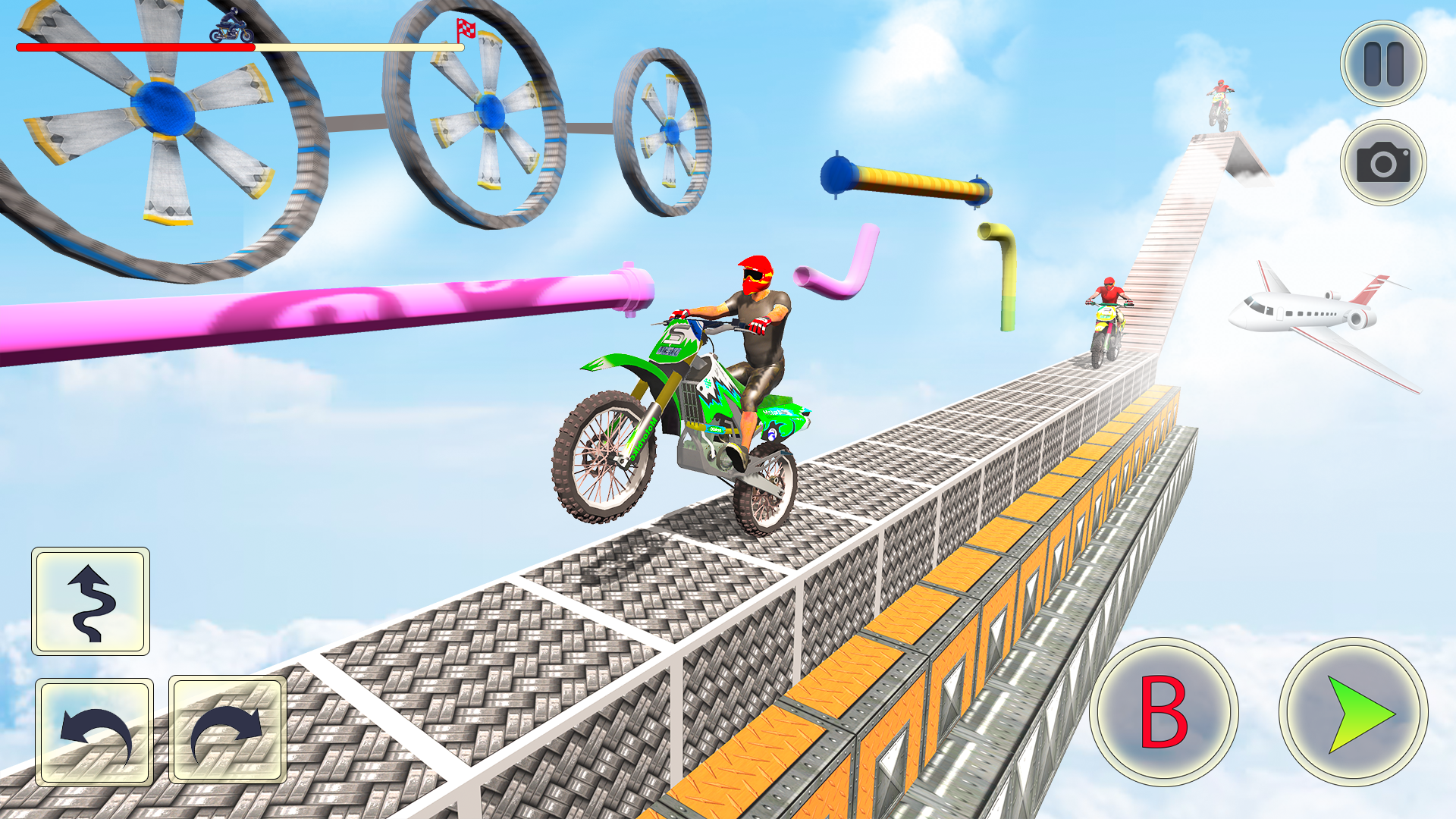Image resolution: width=1456 pixels, height=819 pixels.
Task: Pause the game
Action: [1382, 64]
